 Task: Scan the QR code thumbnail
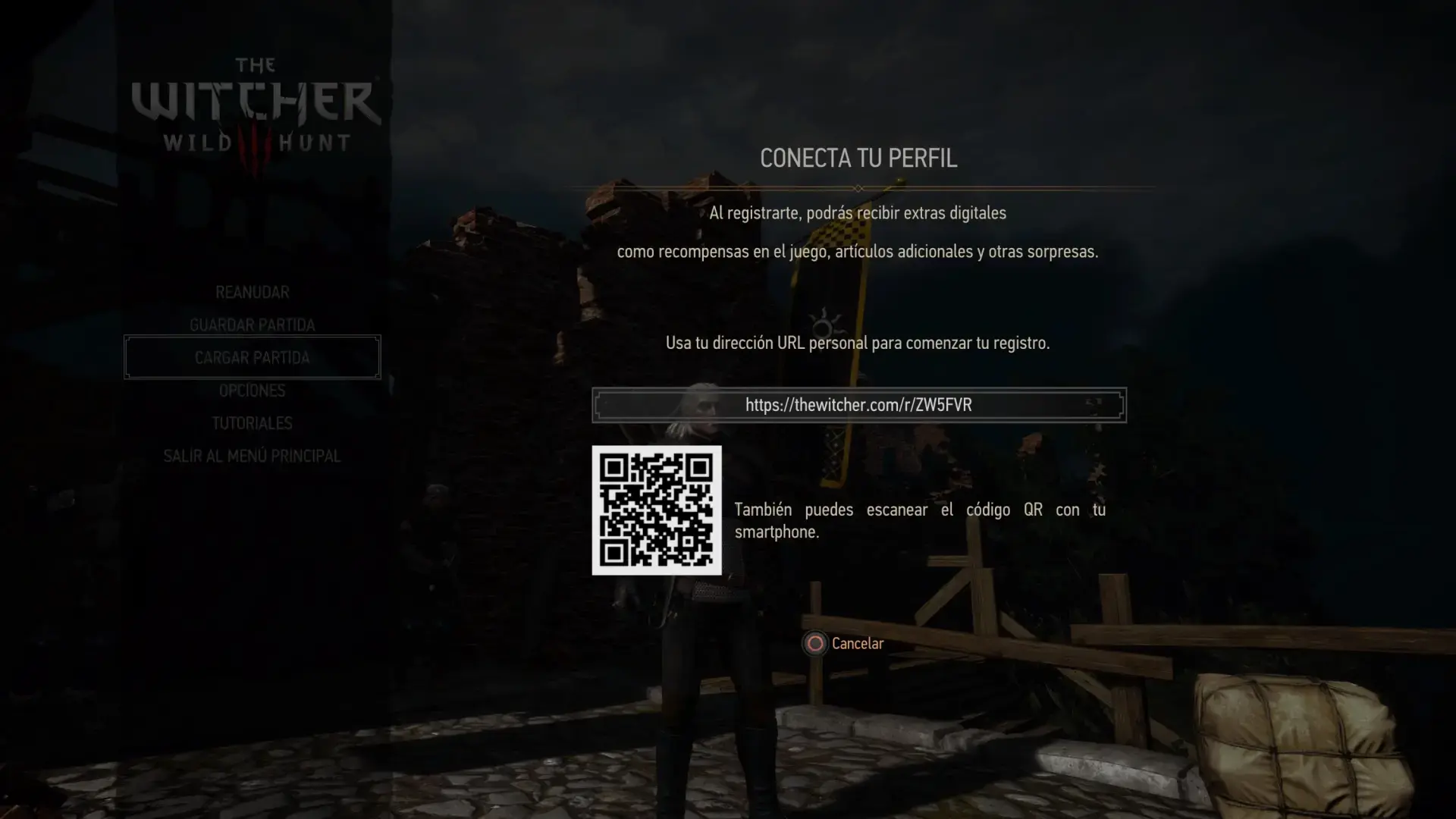tap(656, 510)
